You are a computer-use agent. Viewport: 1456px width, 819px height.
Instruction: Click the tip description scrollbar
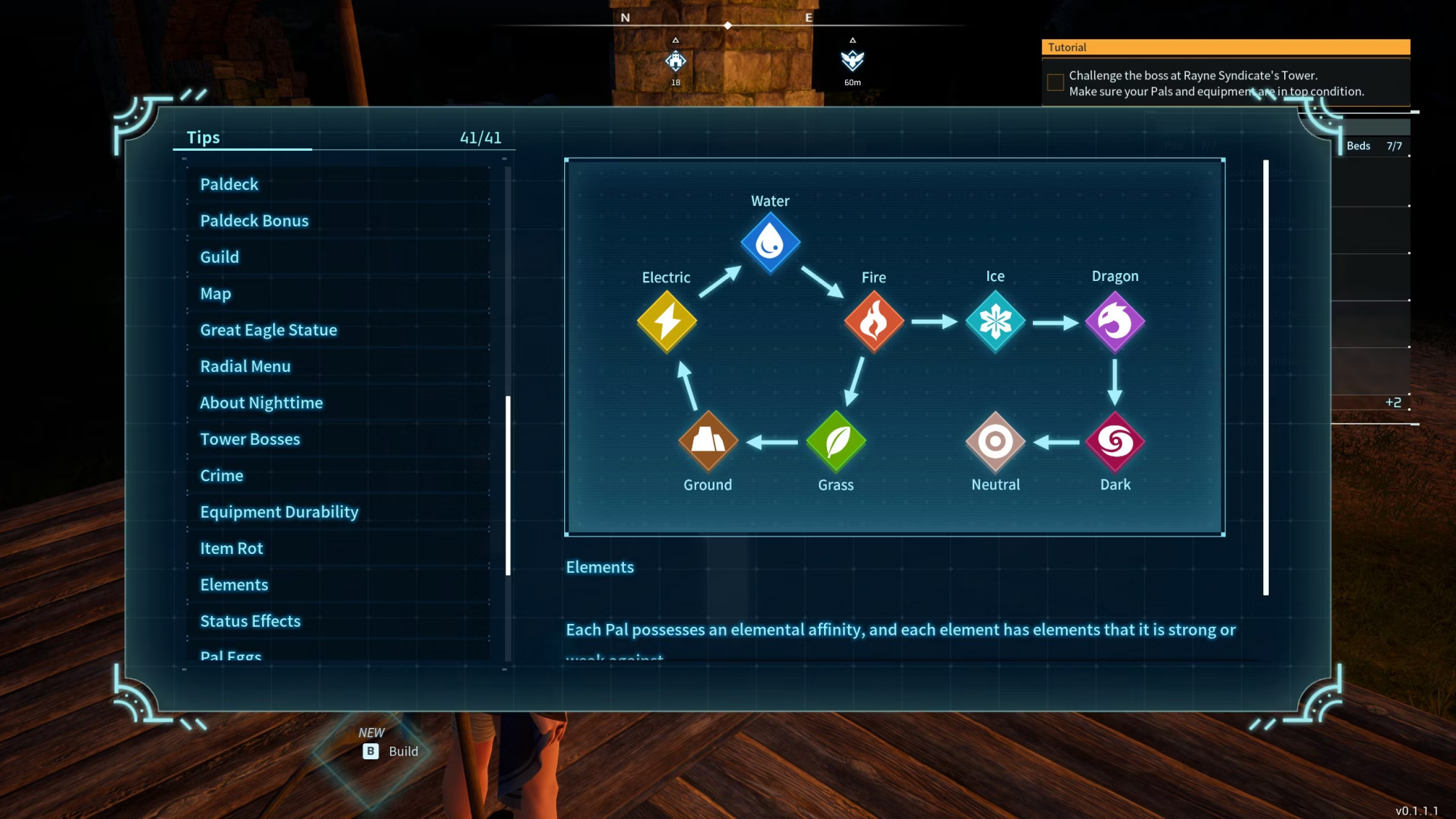click(x=1266, y=377)
